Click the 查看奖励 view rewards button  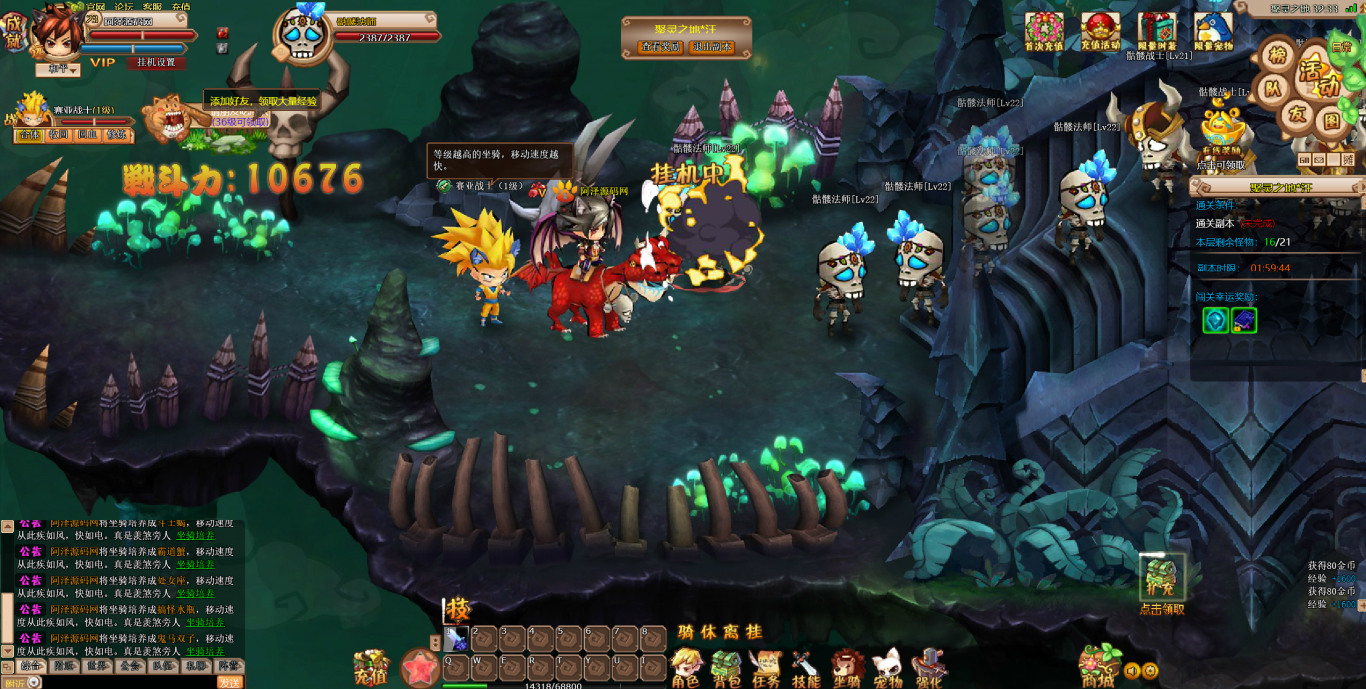661,46
